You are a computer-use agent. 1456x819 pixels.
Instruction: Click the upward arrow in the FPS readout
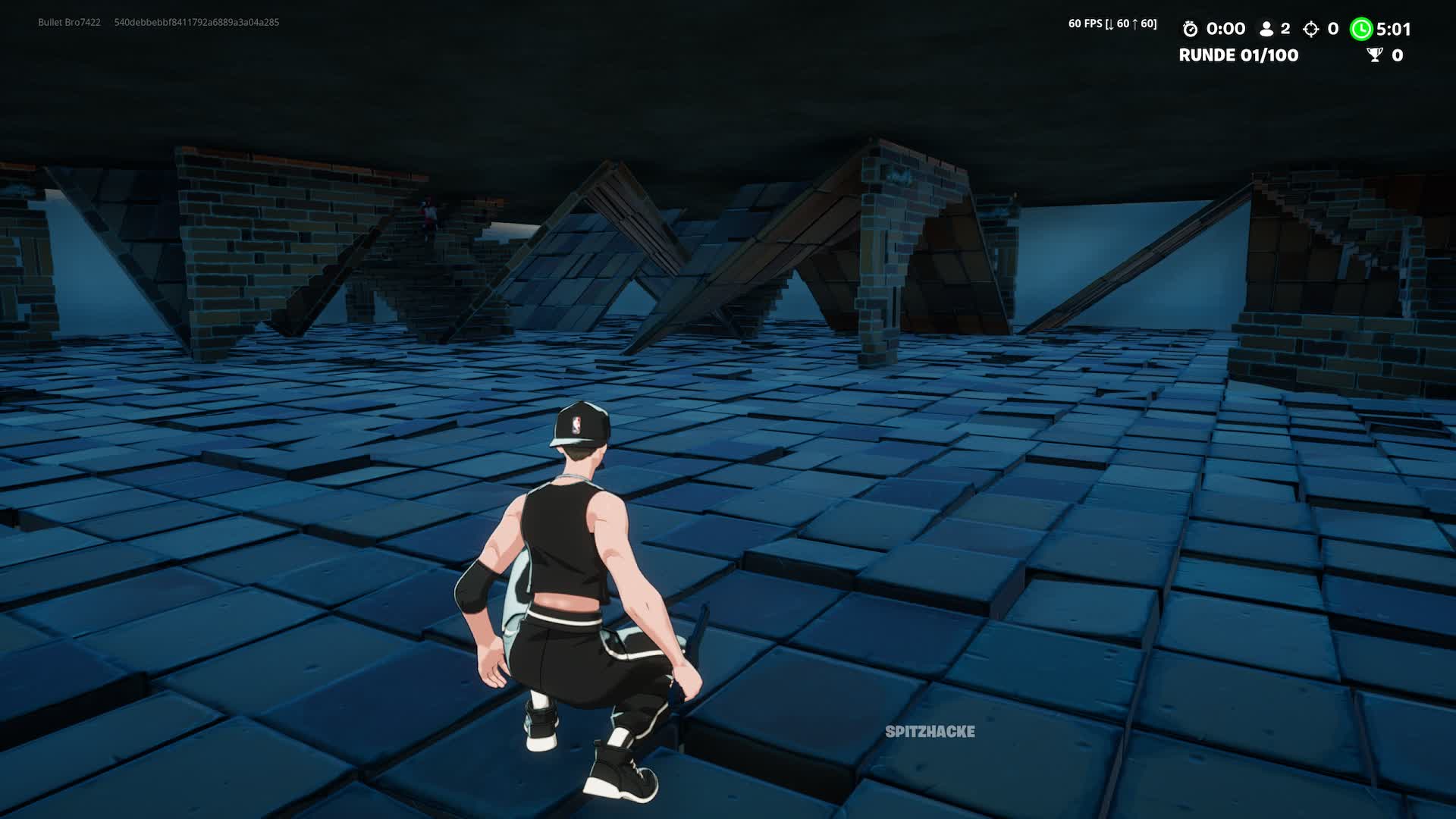(x=1135, y=24)
